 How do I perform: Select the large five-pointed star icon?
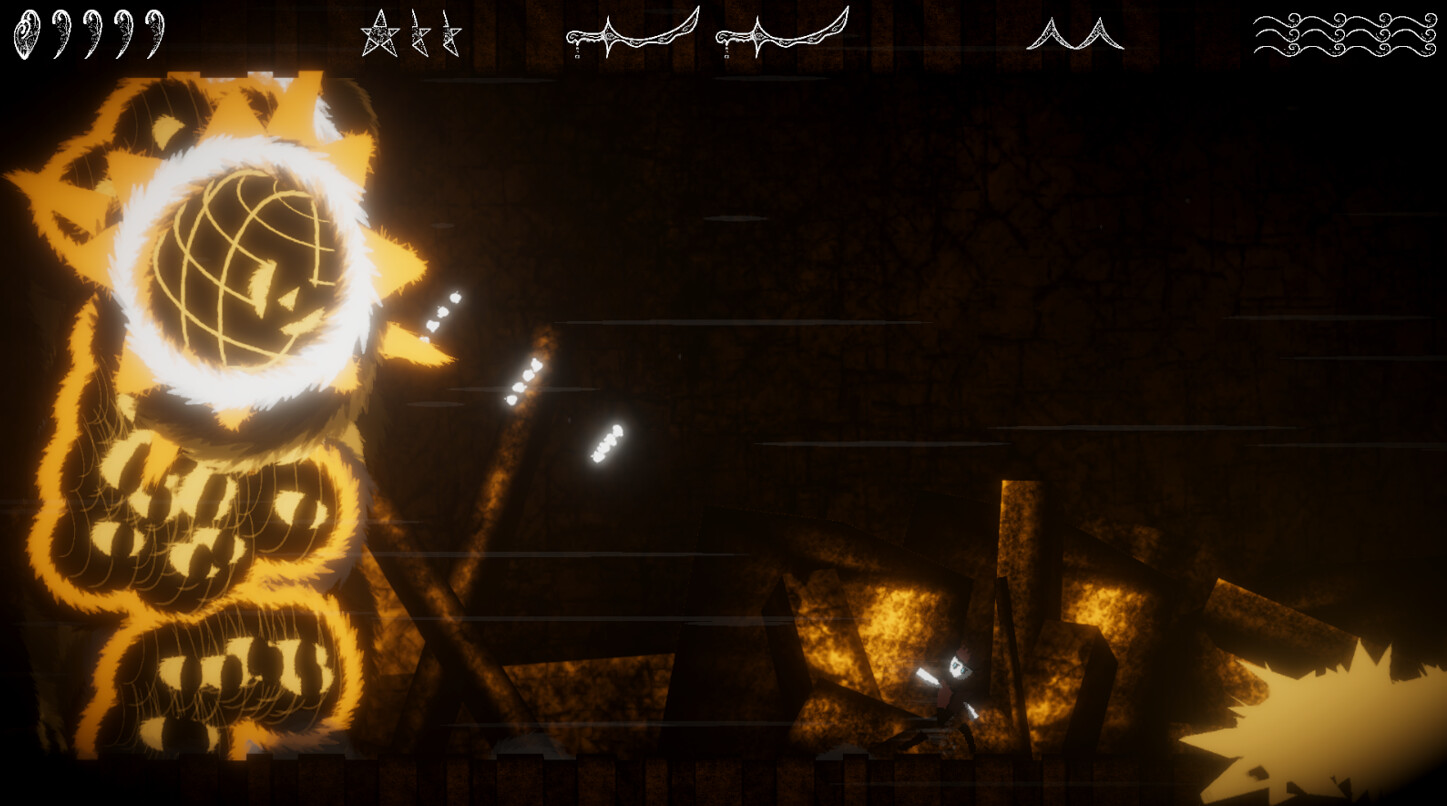[x=379, y=33]
